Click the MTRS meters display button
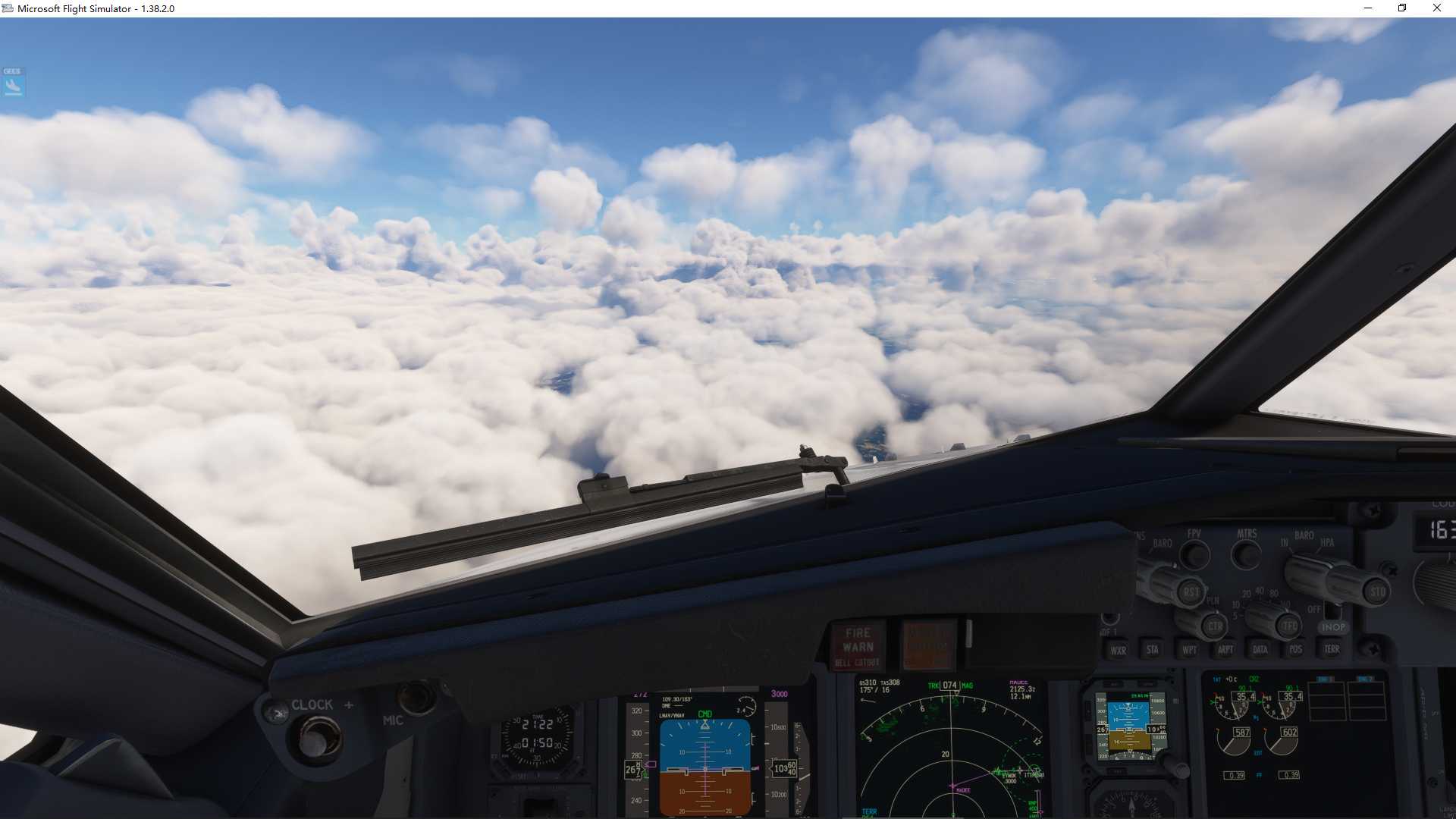 coord(1245,555)
